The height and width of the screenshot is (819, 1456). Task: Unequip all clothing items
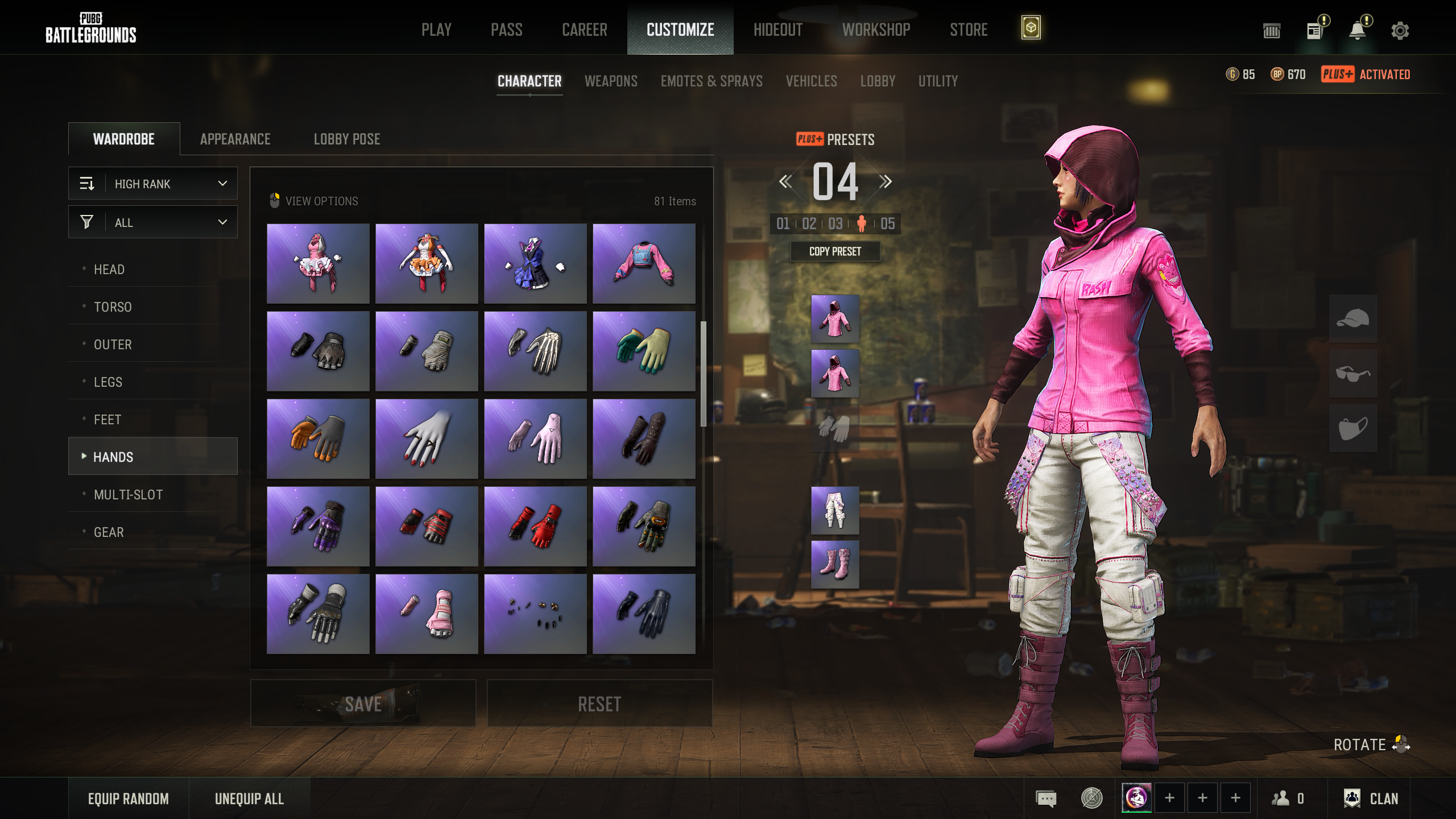coord(249,799)
